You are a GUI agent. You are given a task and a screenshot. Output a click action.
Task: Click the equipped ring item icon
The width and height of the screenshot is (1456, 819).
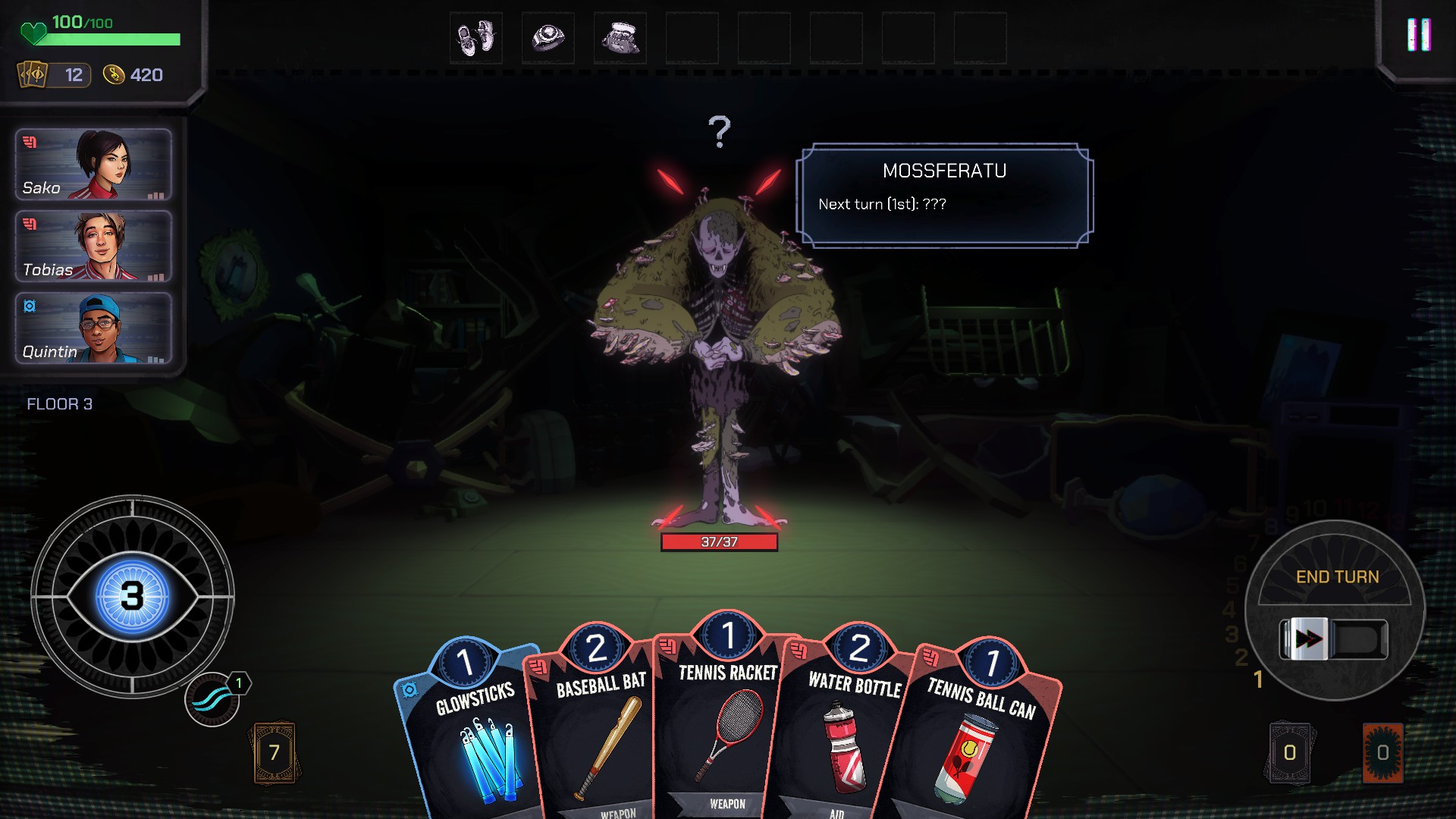click(x=548, y=37)
